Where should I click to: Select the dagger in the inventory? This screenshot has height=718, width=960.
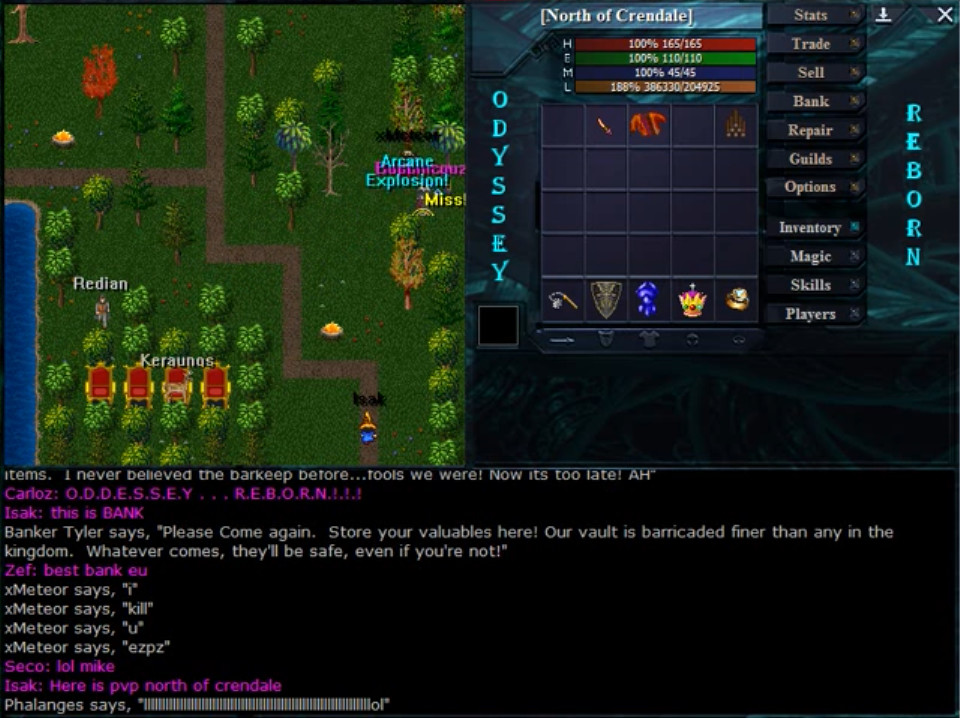(x=605, y=126)
